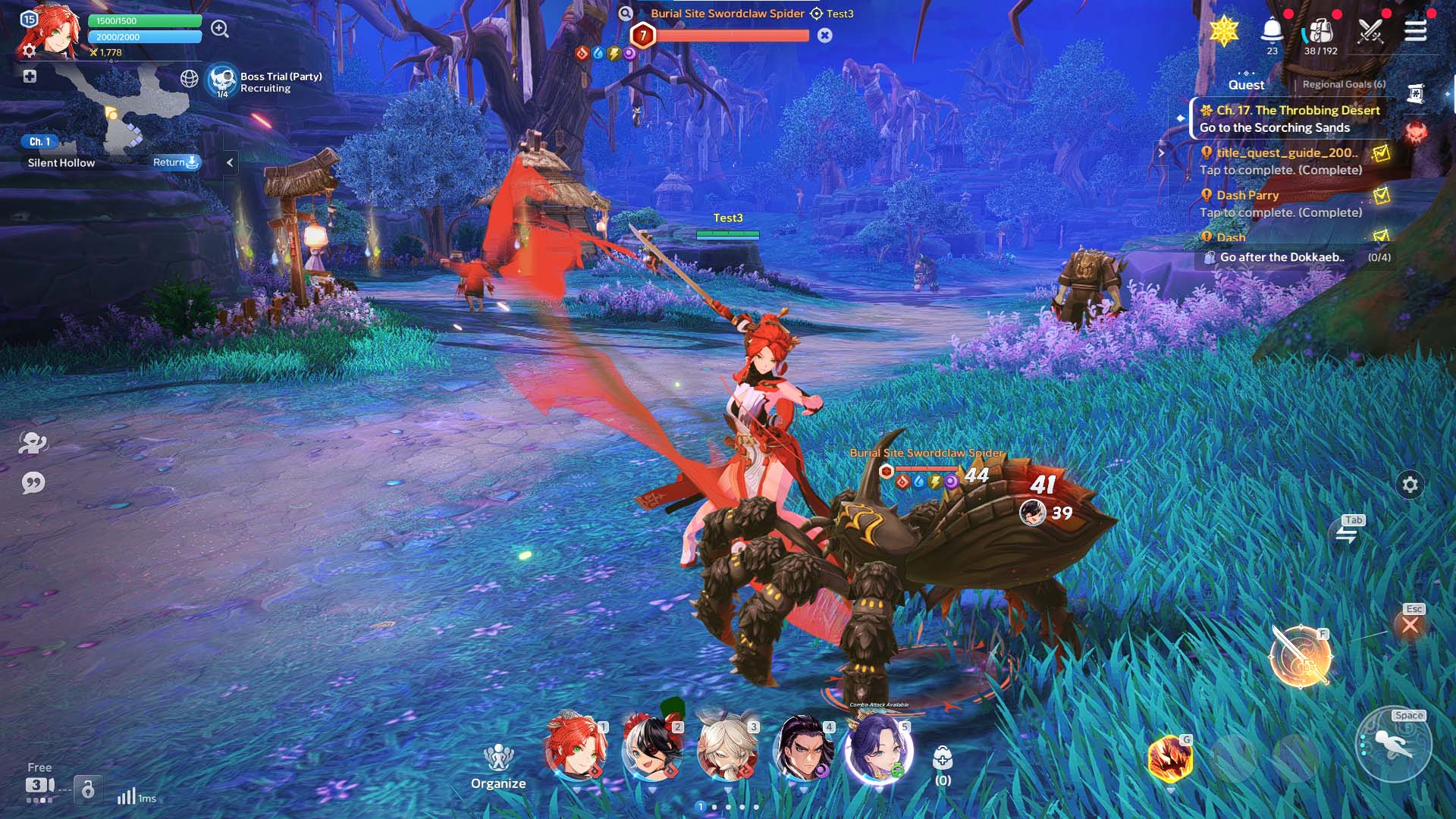Select the red-haired hero portrait slot 1
Screen dimensions: 1456x819
pos(576,748)
